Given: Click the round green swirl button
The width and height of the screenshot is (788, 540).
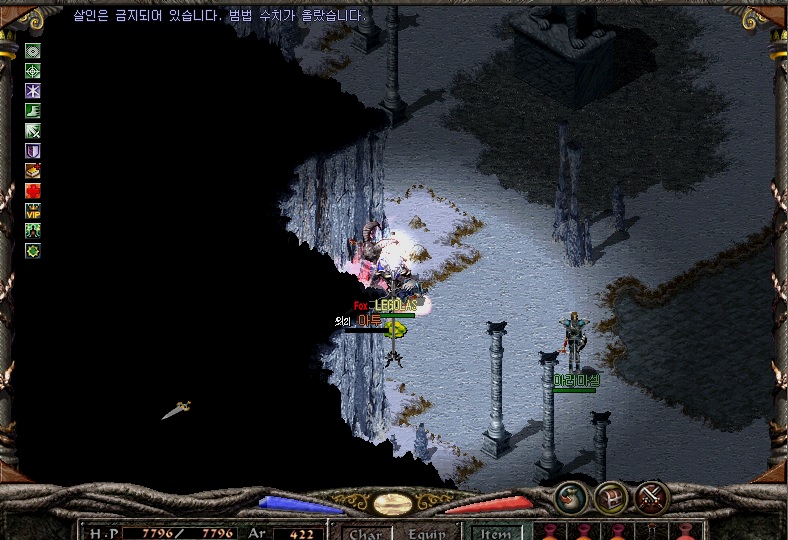Looking at the screenshot, I should (x=571, y=495).
